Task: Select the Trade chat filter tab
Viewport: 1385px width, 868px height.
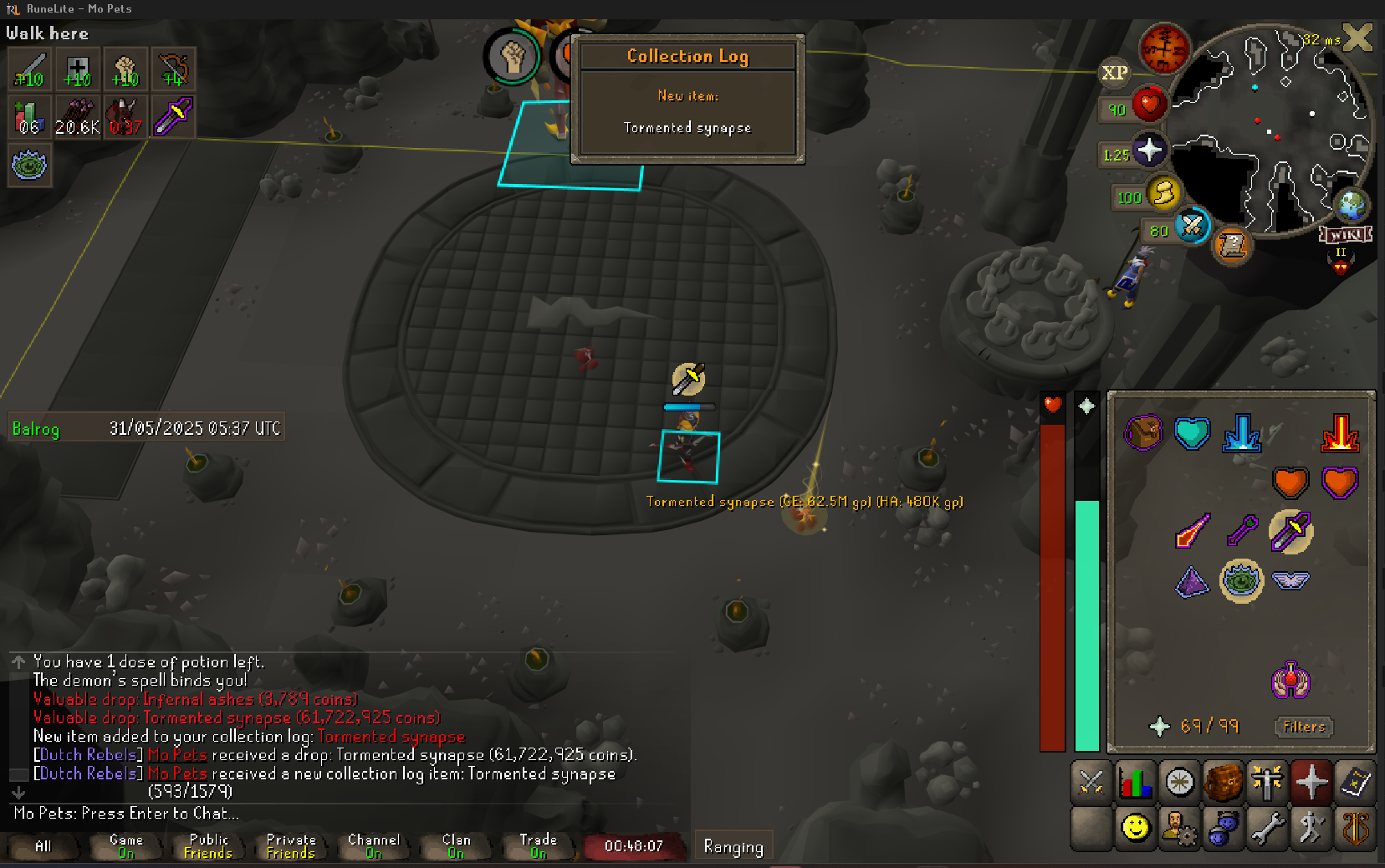Action: [x=538, y=846]
